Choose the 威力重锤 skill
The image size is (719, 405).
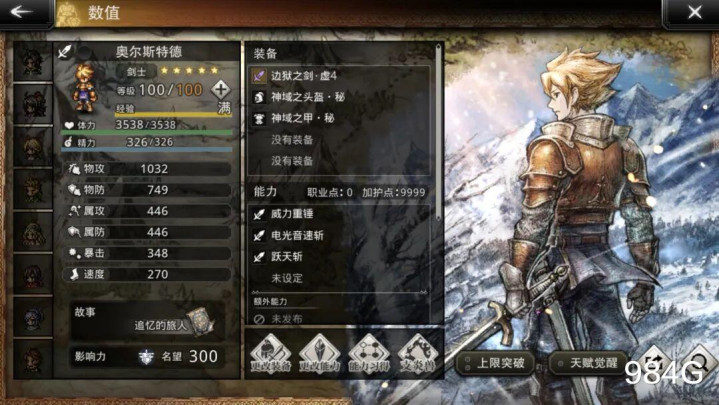[338, 214]
